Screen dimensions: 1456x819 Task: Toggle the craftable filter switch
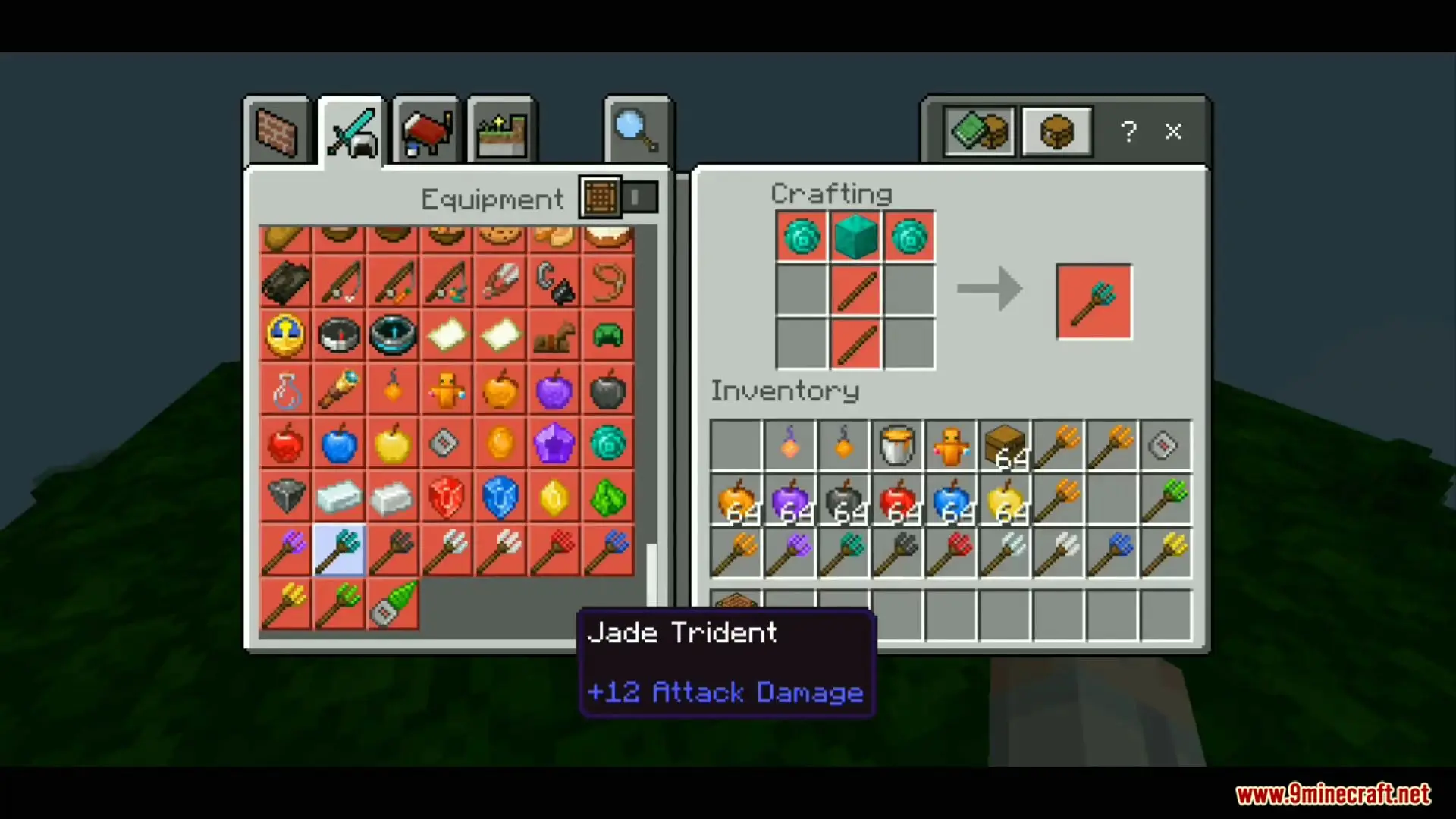pyautogui.click(x=639, y=198)
